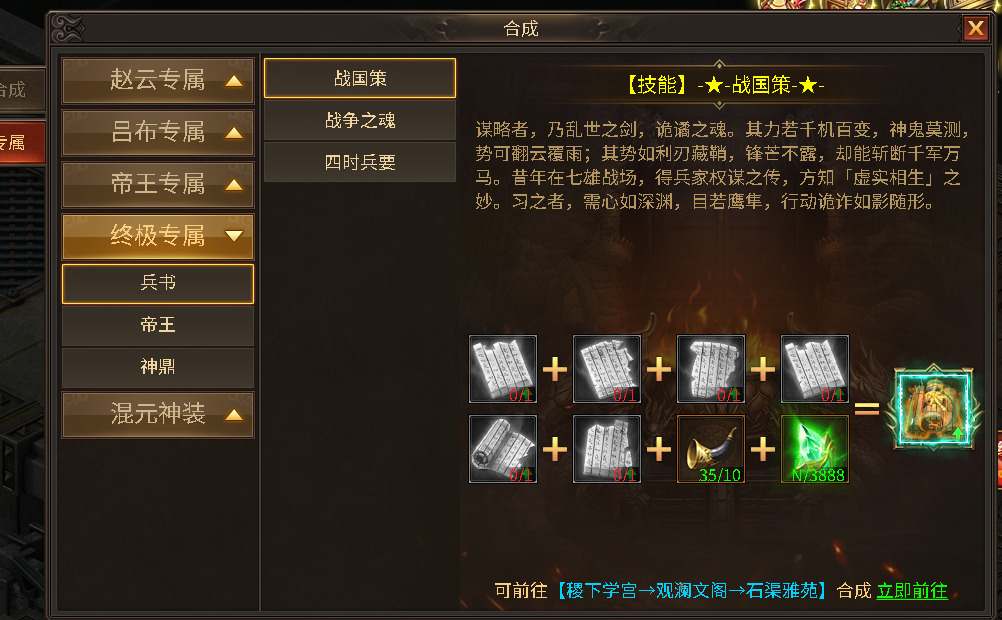1002x620 pixels.
Task: Select the 帝王 sub-category
Action: tap(158, 326)
